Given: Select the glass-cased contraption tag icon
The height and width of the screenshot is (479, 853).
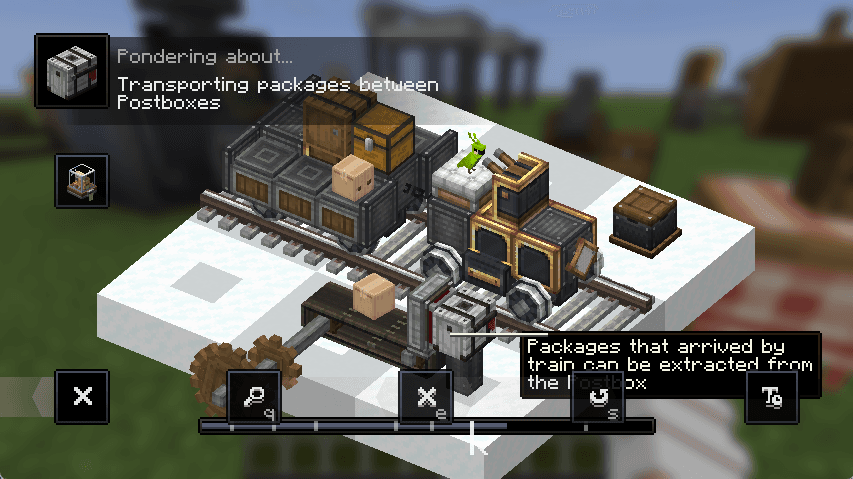Looking at the screenshot, I should [x=82, y=181].
